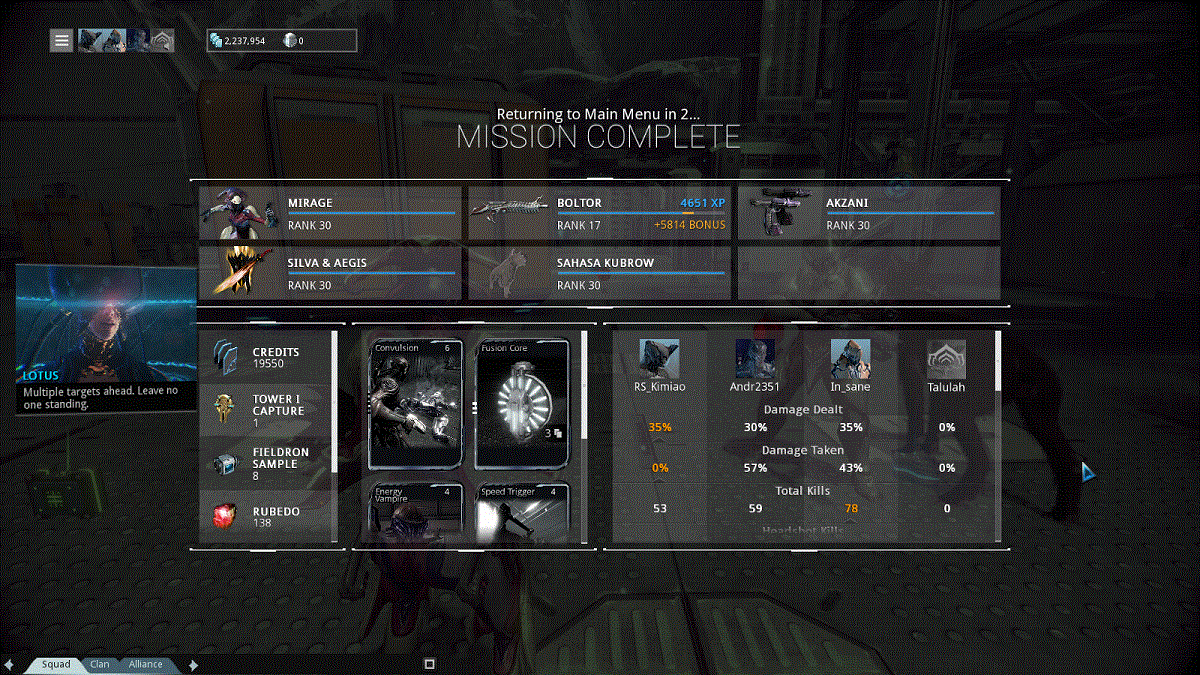Click RS_Kimiao's player avatar
This screenshot has width=1200, height=675.
click(x=659, y=359)
